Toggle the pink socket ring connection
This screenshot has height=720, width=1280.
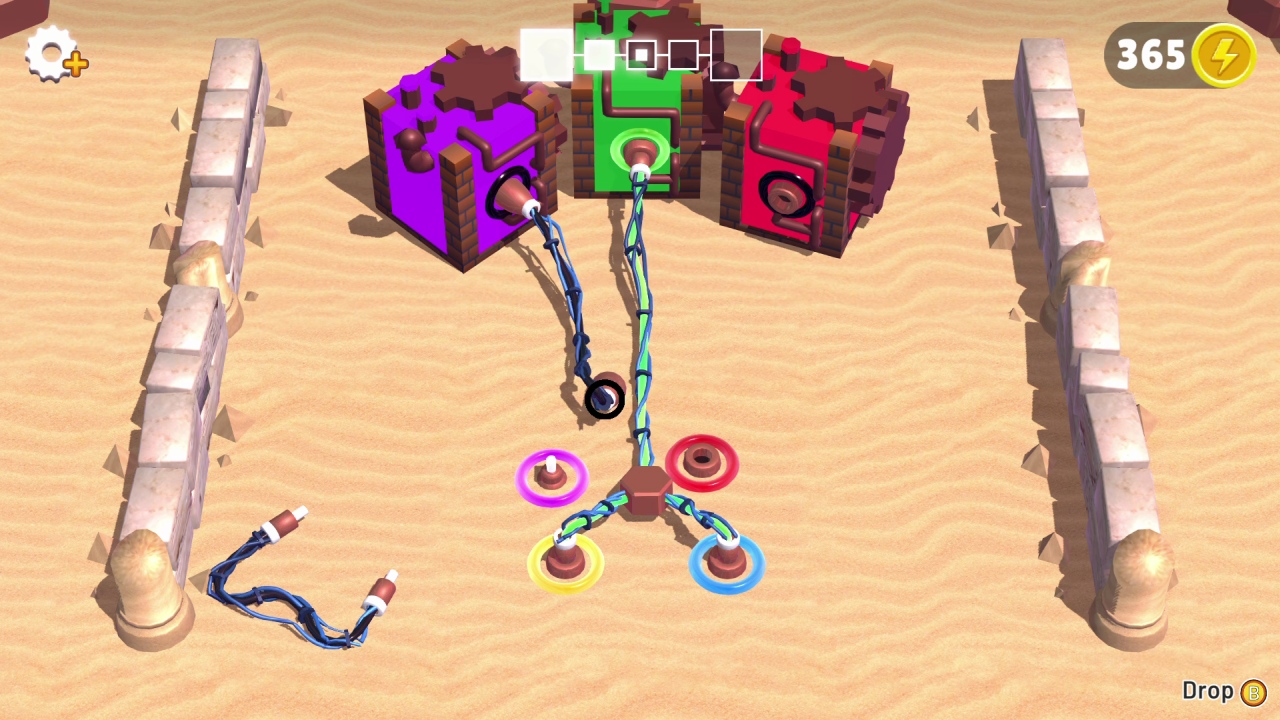point(552,477)
